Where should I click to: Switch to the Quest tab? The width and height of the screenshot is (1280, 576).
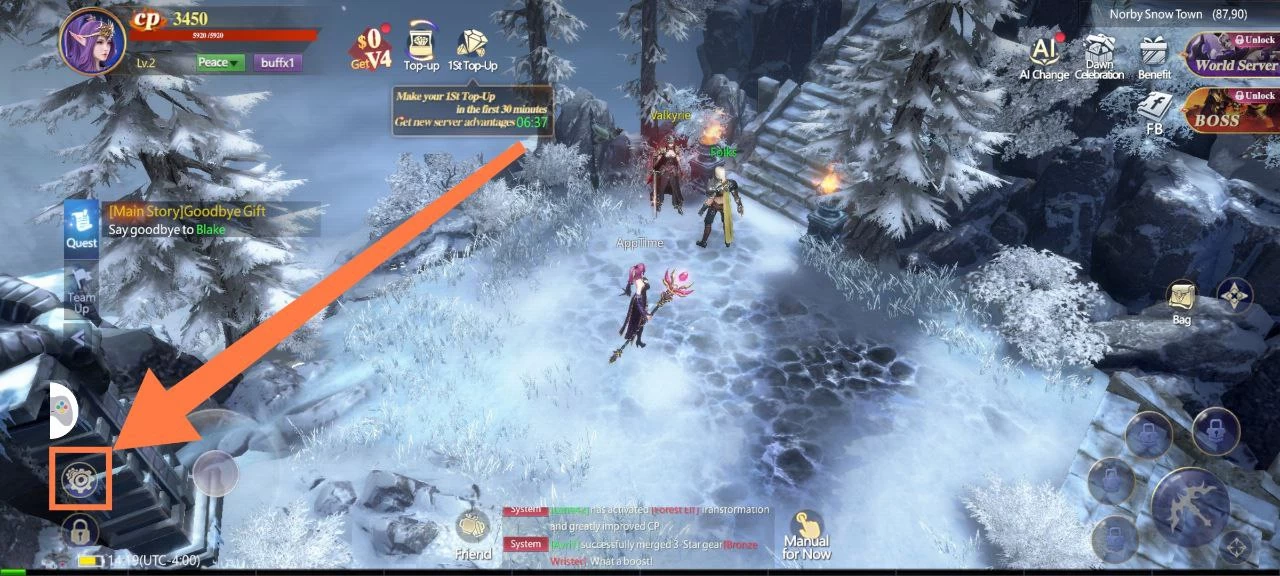tap(81, 224)
